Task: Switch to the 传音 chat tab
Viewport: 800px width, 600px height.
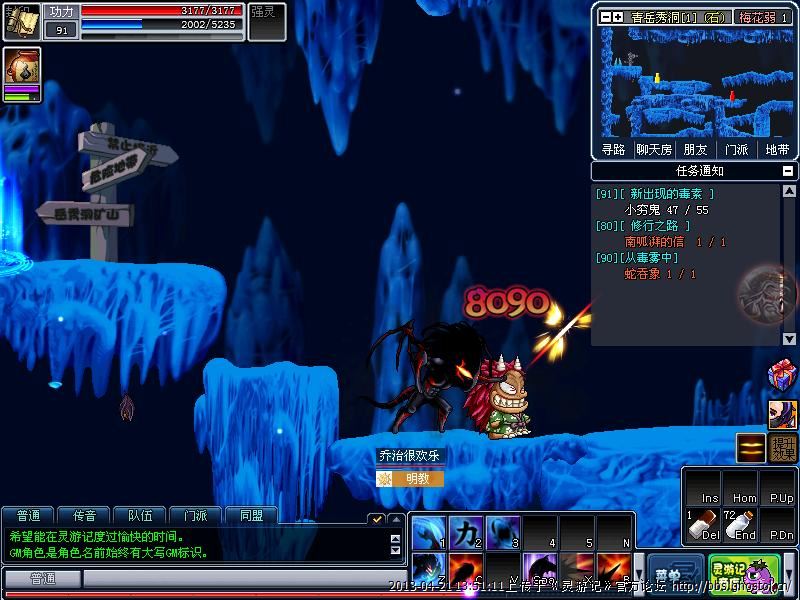Action: pos(84,516)
